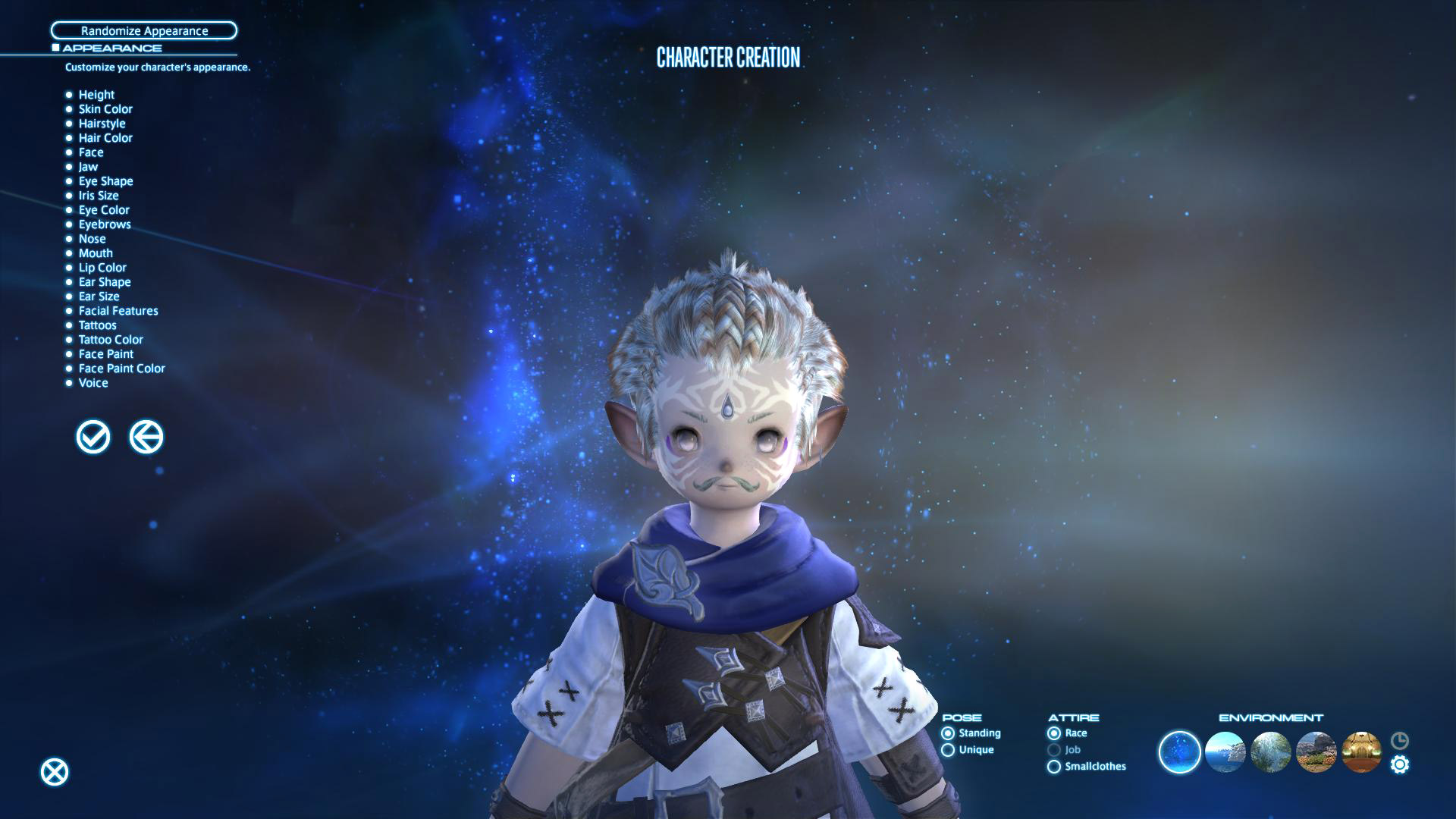The height and width of the screenshot is (819, 1456).
Task: Open the Voice selection
Action: [93, 383]
